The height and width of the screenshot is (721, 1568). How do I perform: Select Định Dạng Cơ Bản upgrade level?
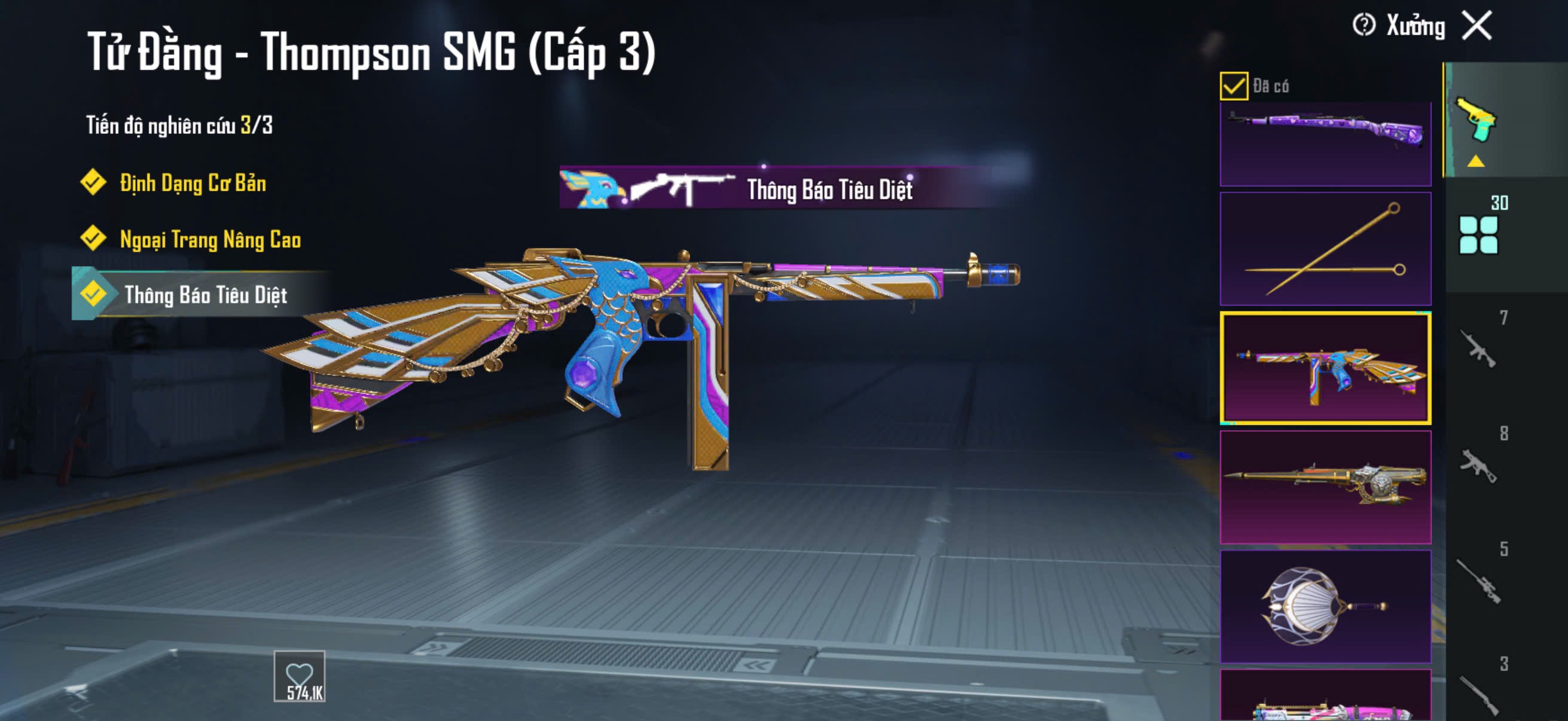(193, 183)
